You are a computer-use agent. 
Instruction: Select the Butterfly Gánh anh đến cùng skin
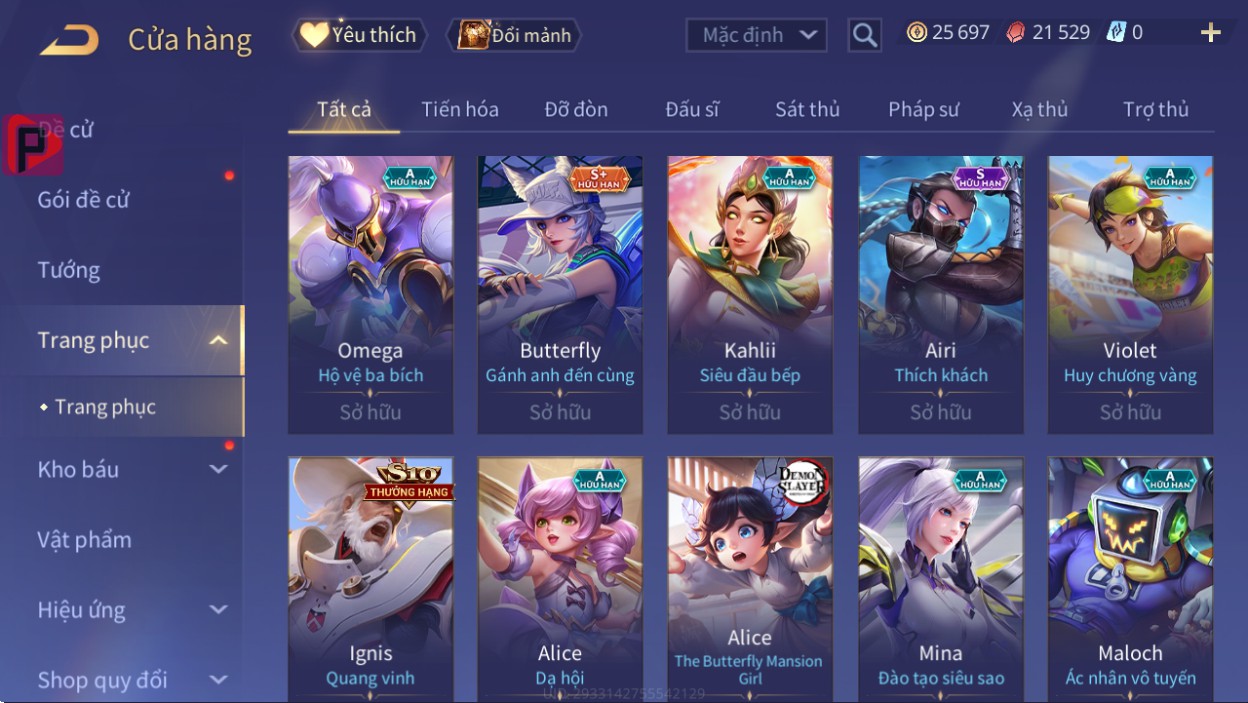point(560,294)
